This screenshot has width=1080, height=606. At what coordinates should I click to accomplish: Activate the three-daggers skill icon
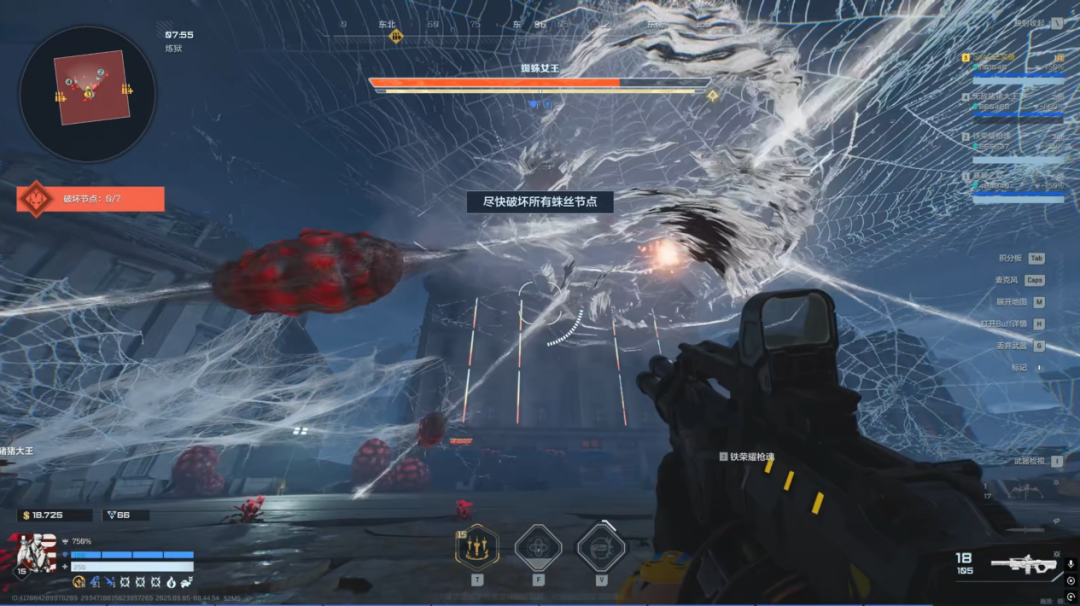point(477,547)
